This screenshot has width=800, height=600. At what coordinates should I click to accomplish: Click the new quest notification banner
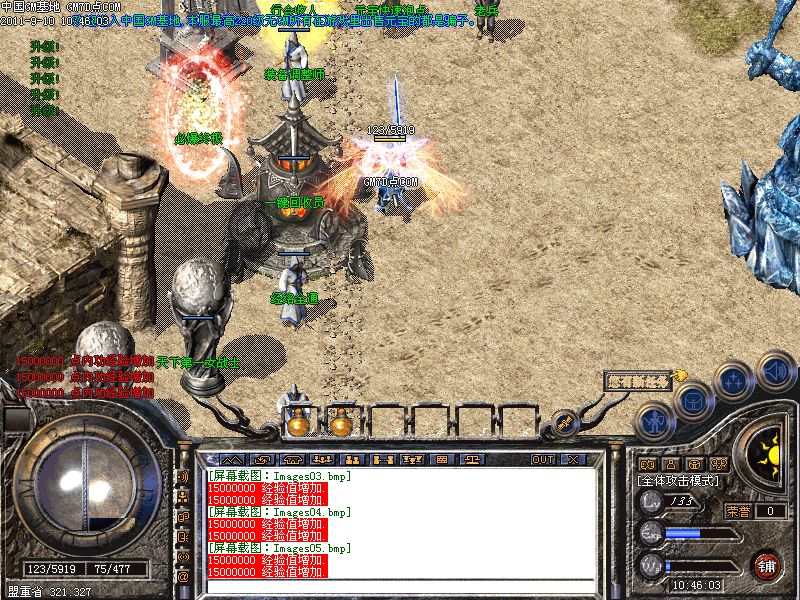[x=639, y=381]
